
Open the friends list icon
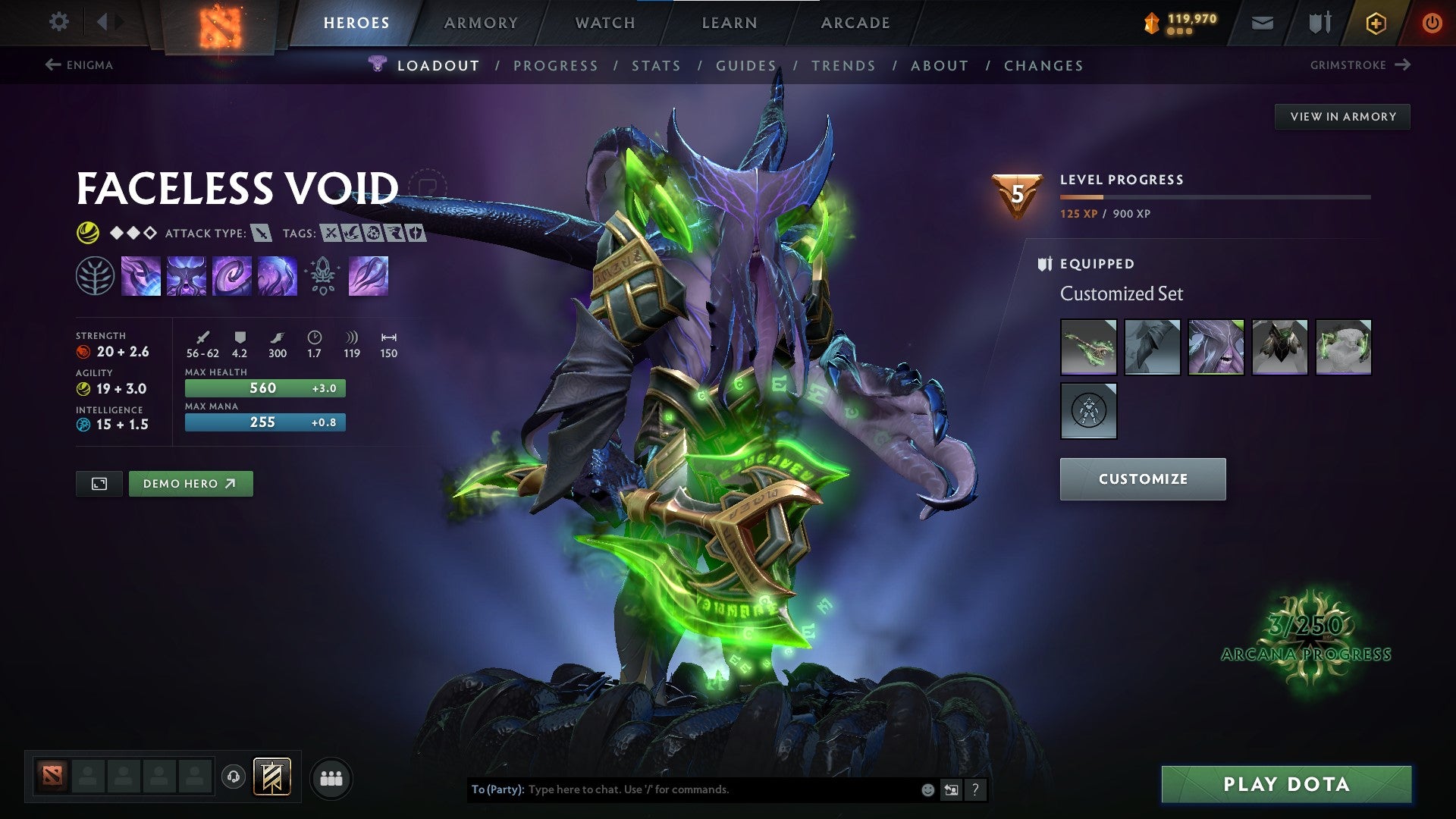tap(331, 777)
